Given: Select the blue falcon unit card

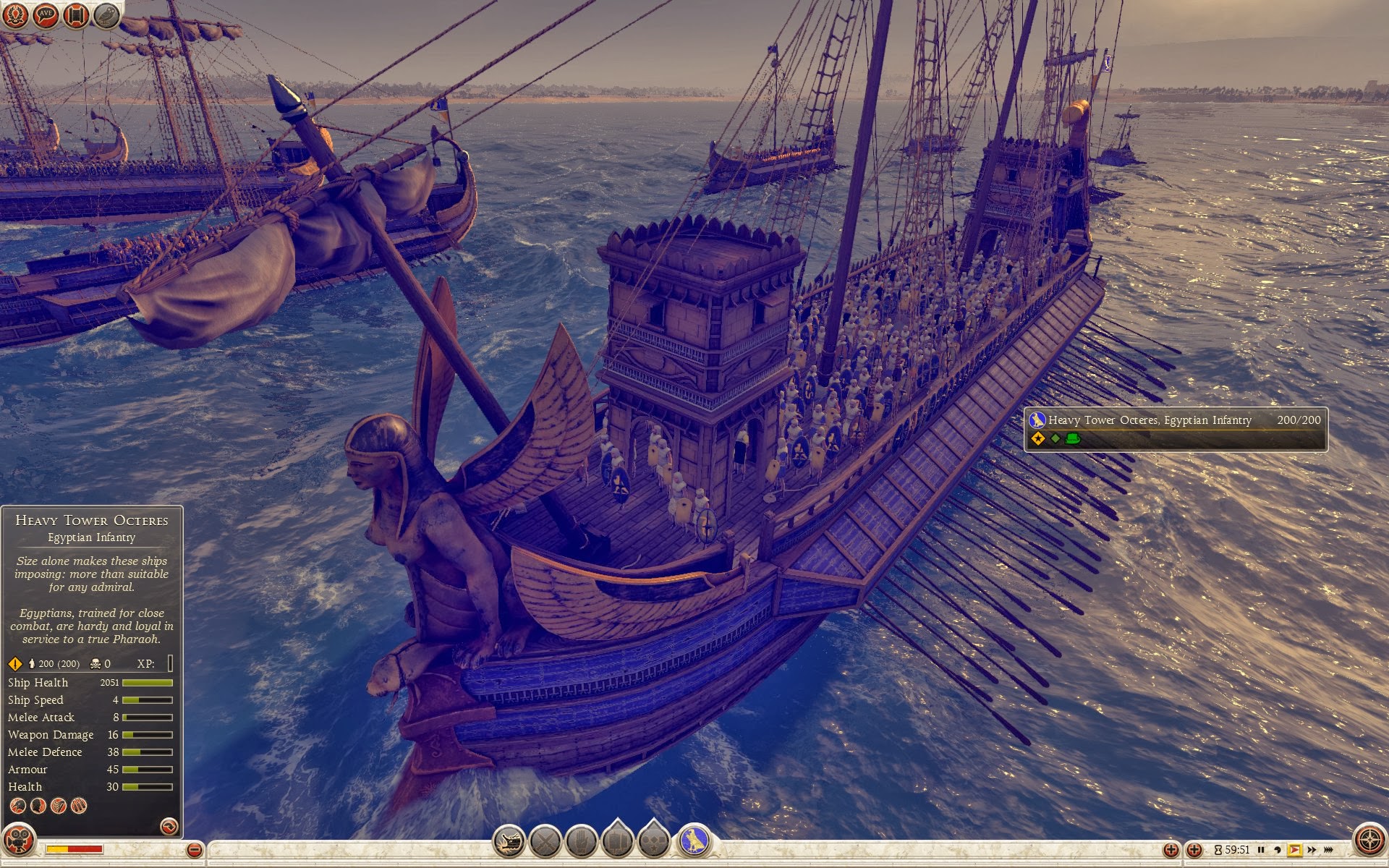Looking at the screenshot, I should (x=694, y=841).
